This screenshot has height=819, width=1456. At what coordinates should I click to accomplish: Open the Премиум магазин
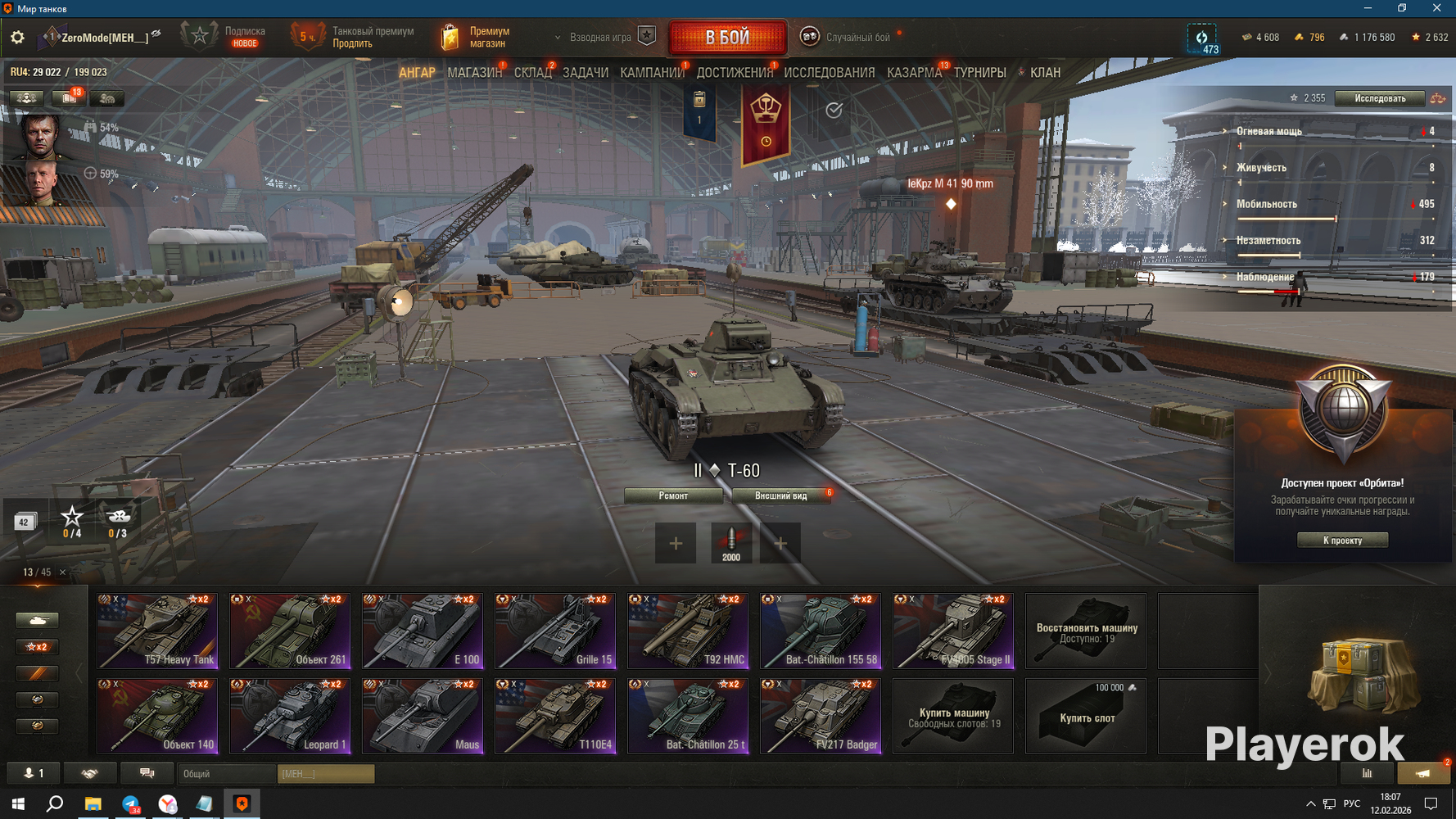tap(477, 37)
